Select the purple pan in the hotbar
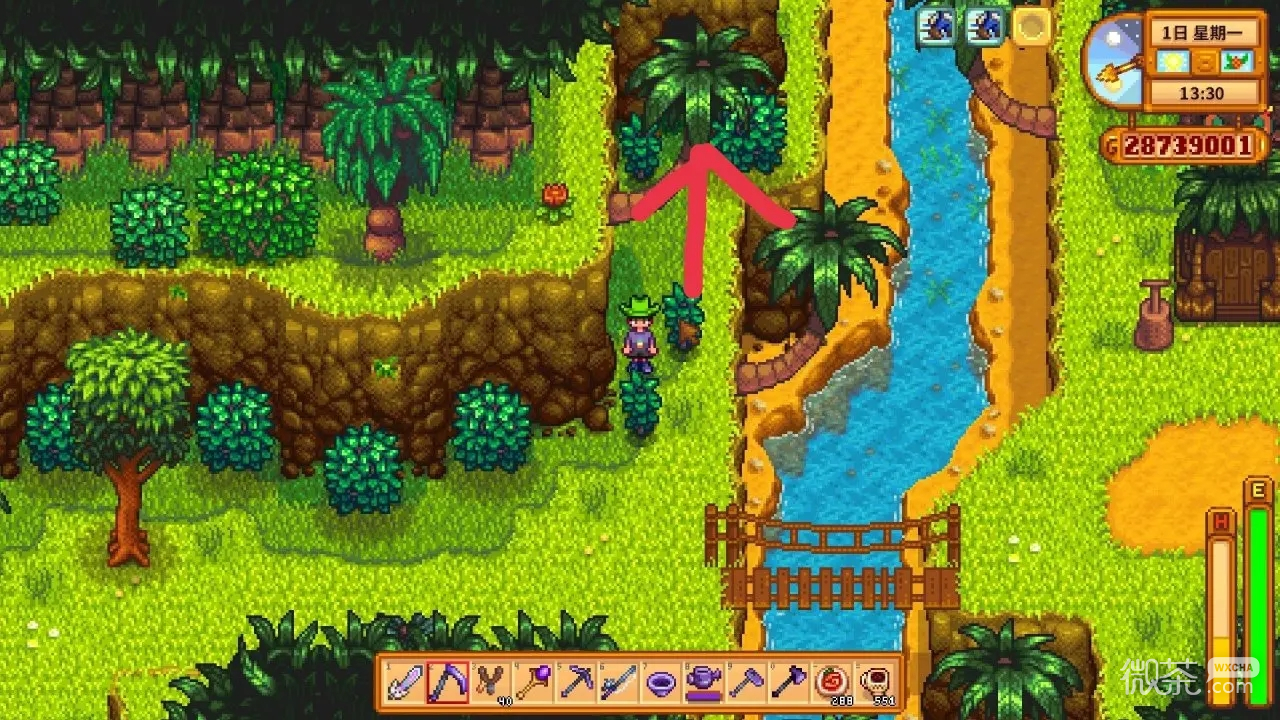The width and height of the screenshot is (1280, 720). (x=661, y=683)
